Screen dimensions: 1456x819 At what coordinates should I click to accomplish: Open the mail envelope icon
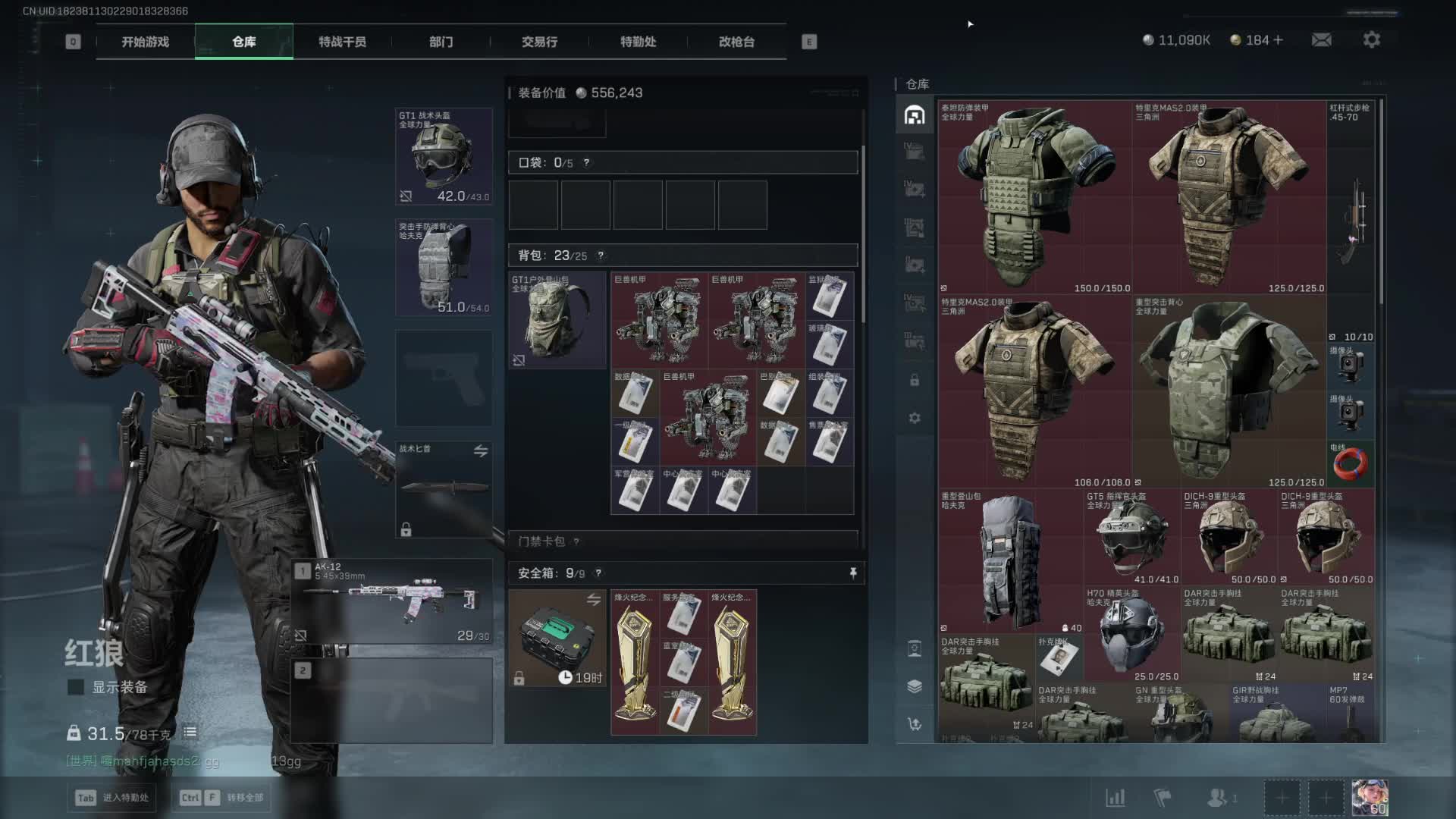(1321, 39)
